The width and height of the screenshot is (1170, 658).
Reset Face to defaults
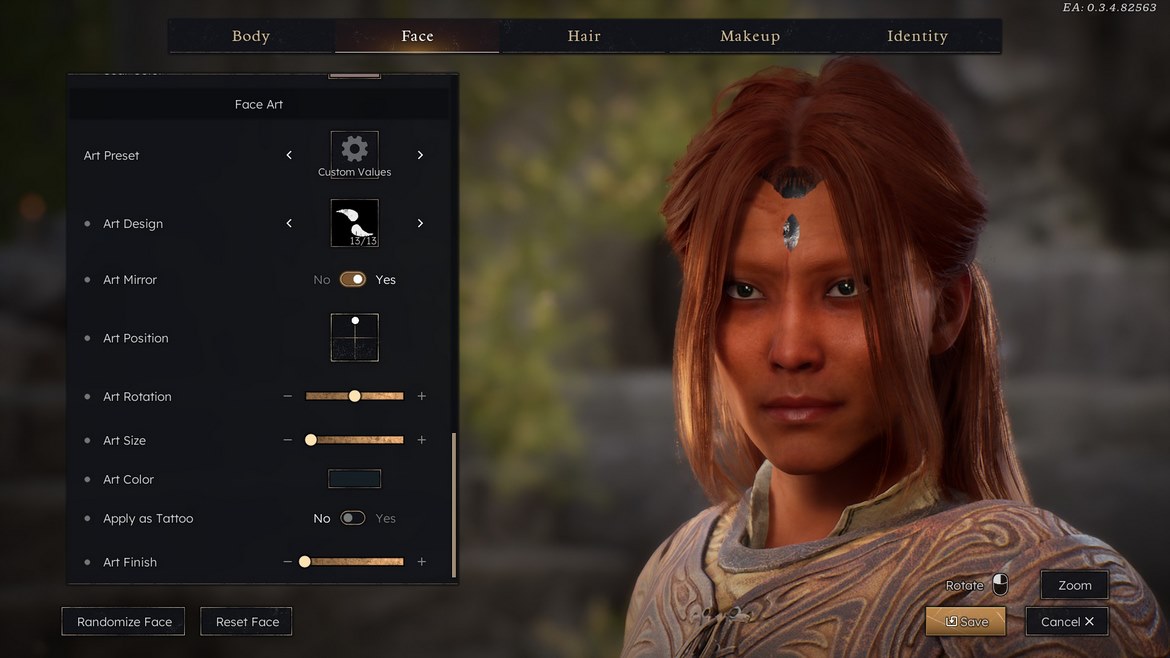click(x=247, y=622)
